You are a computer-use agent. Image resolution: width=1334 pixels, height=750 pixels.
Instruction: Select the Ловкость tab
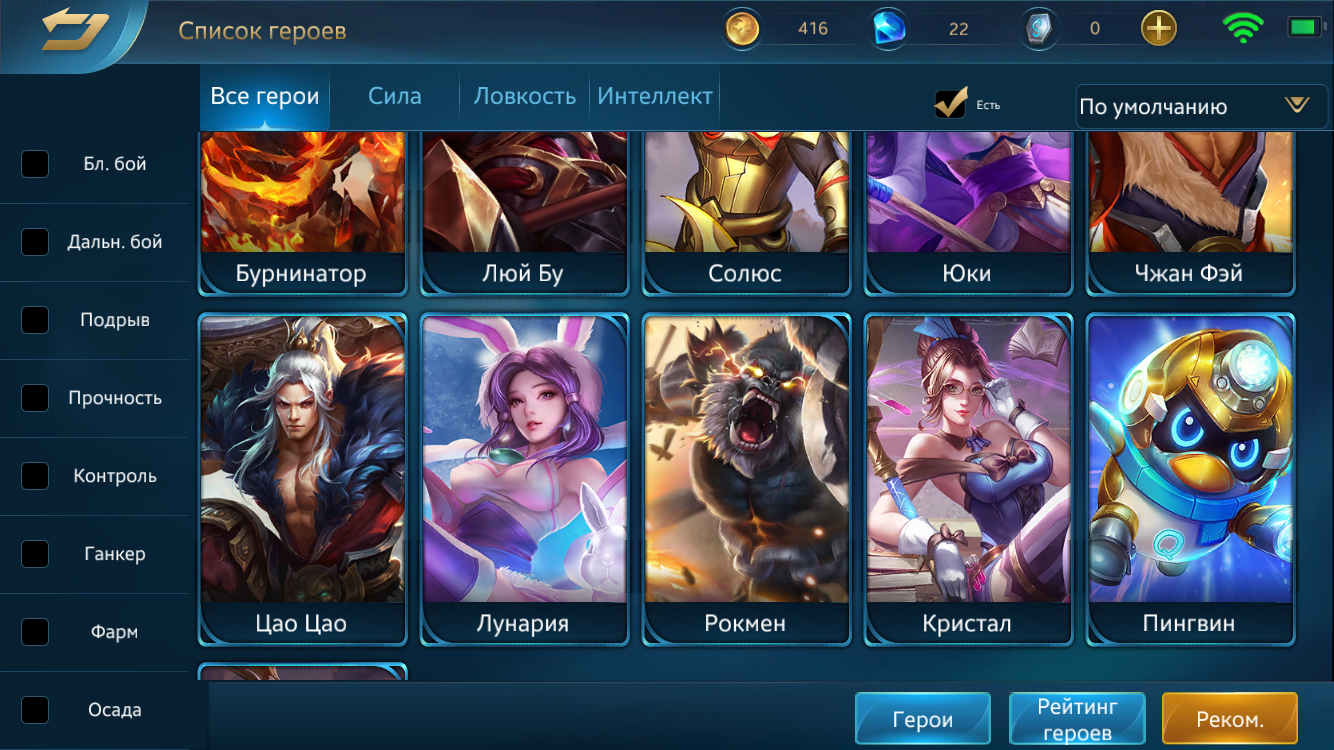click(x=523, y=96)
